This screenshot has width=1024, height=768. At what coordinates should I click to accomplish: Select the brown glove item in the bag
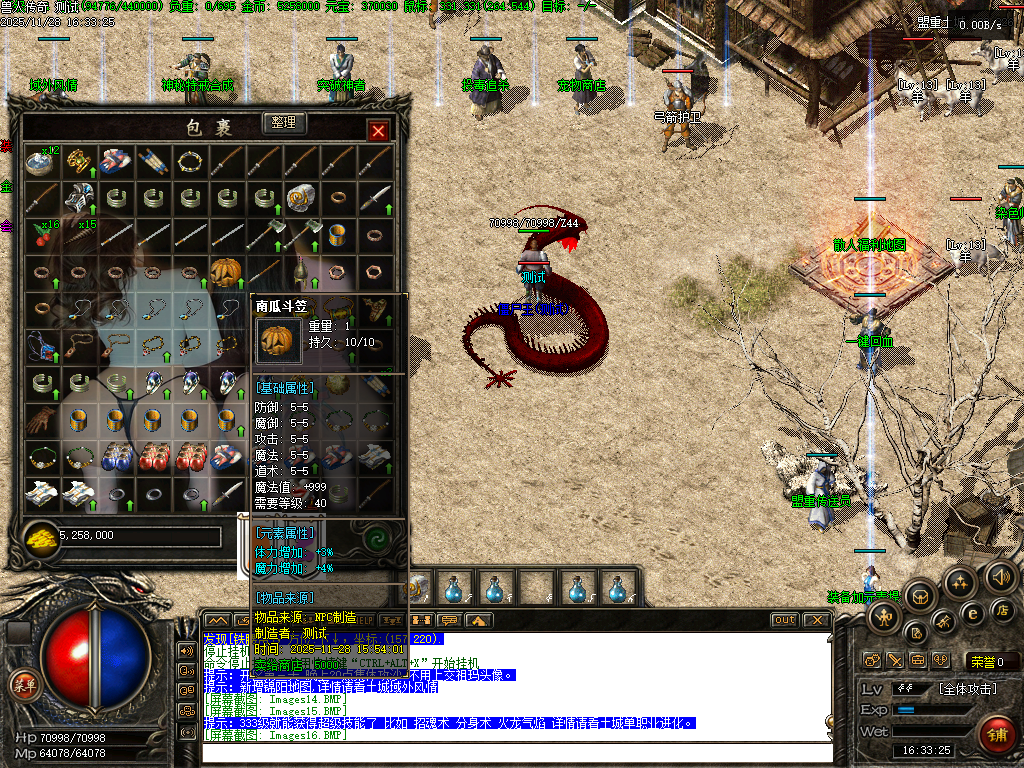coord(41,419)
